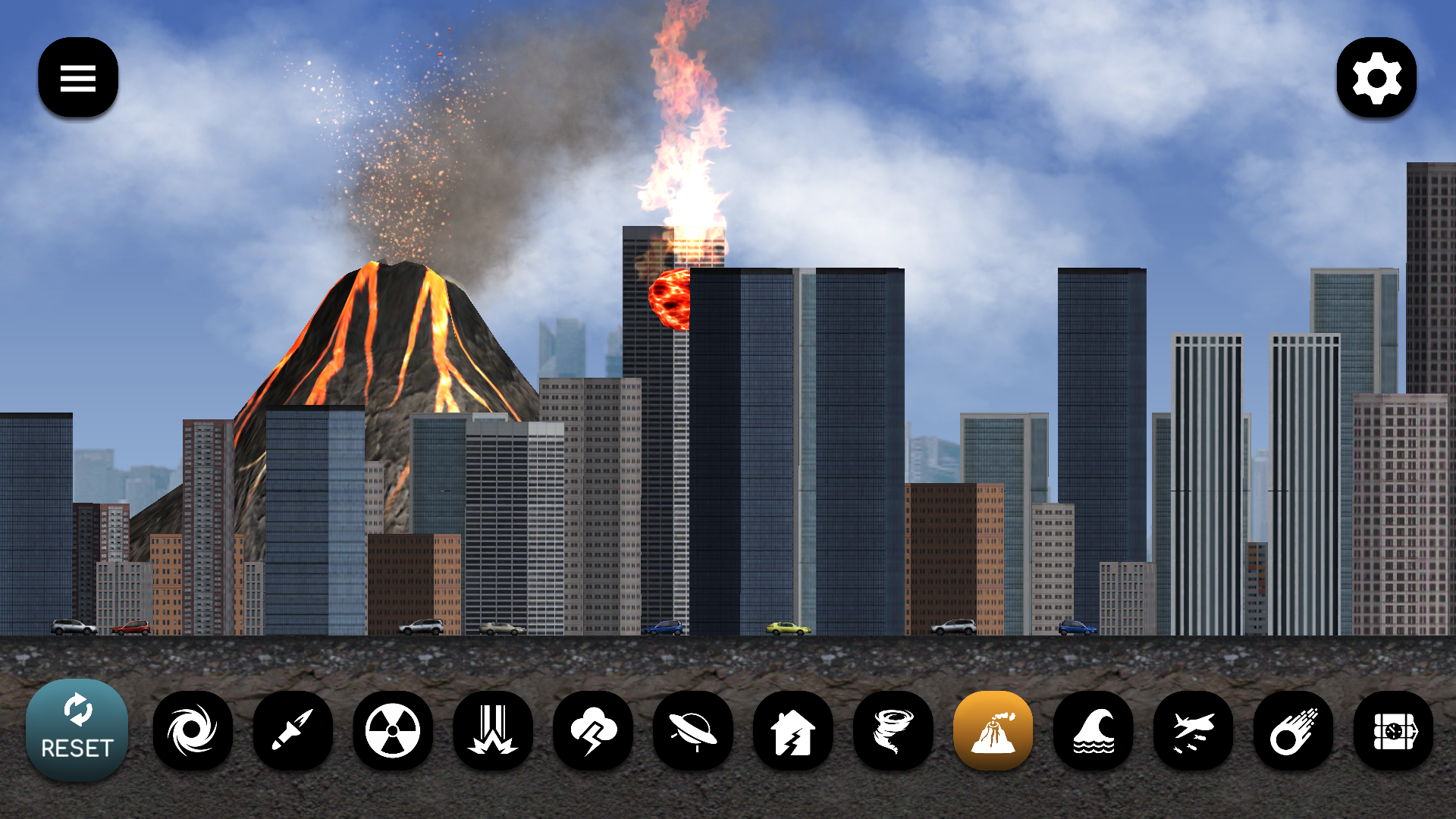This screenshot has height=819, width=1456.
Task: Choose the meteor strike tool
Action: (1294, 730)
